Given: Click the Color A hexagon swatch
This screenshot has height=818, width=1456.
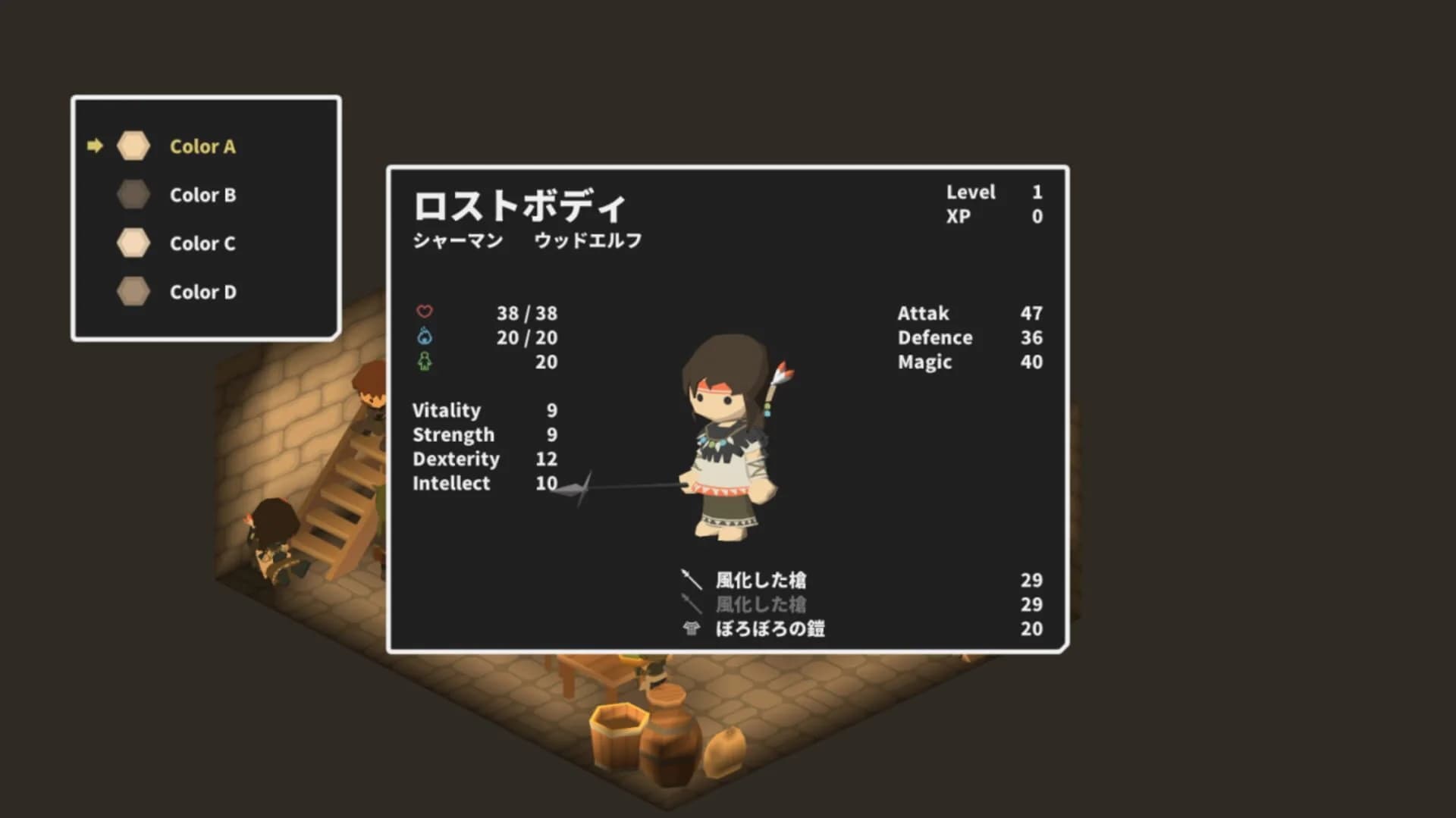Looking at the screenshot, I should pos(133,146).
